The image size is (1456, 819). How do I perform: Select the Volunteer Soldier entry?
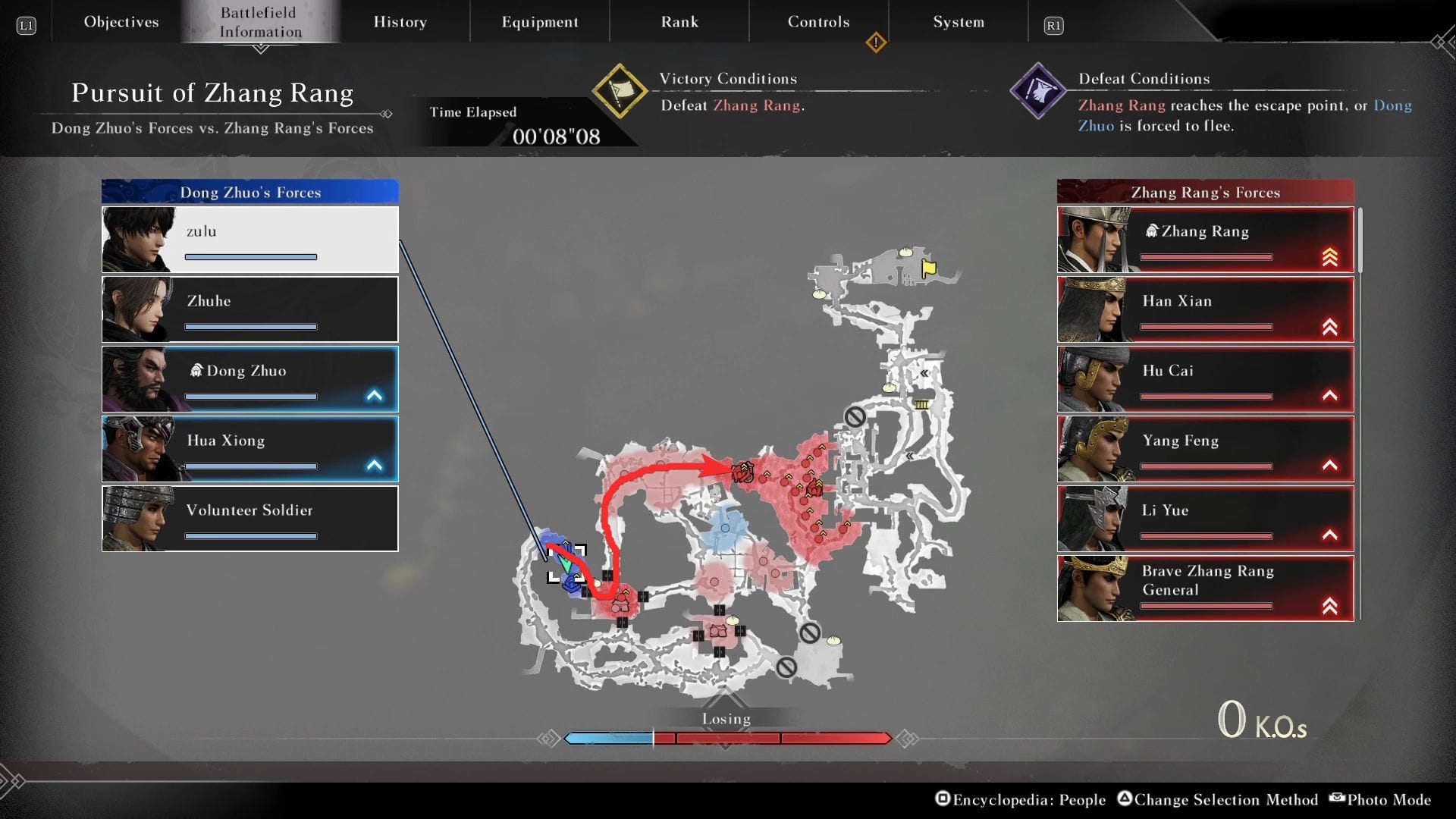tap(249, 519)
